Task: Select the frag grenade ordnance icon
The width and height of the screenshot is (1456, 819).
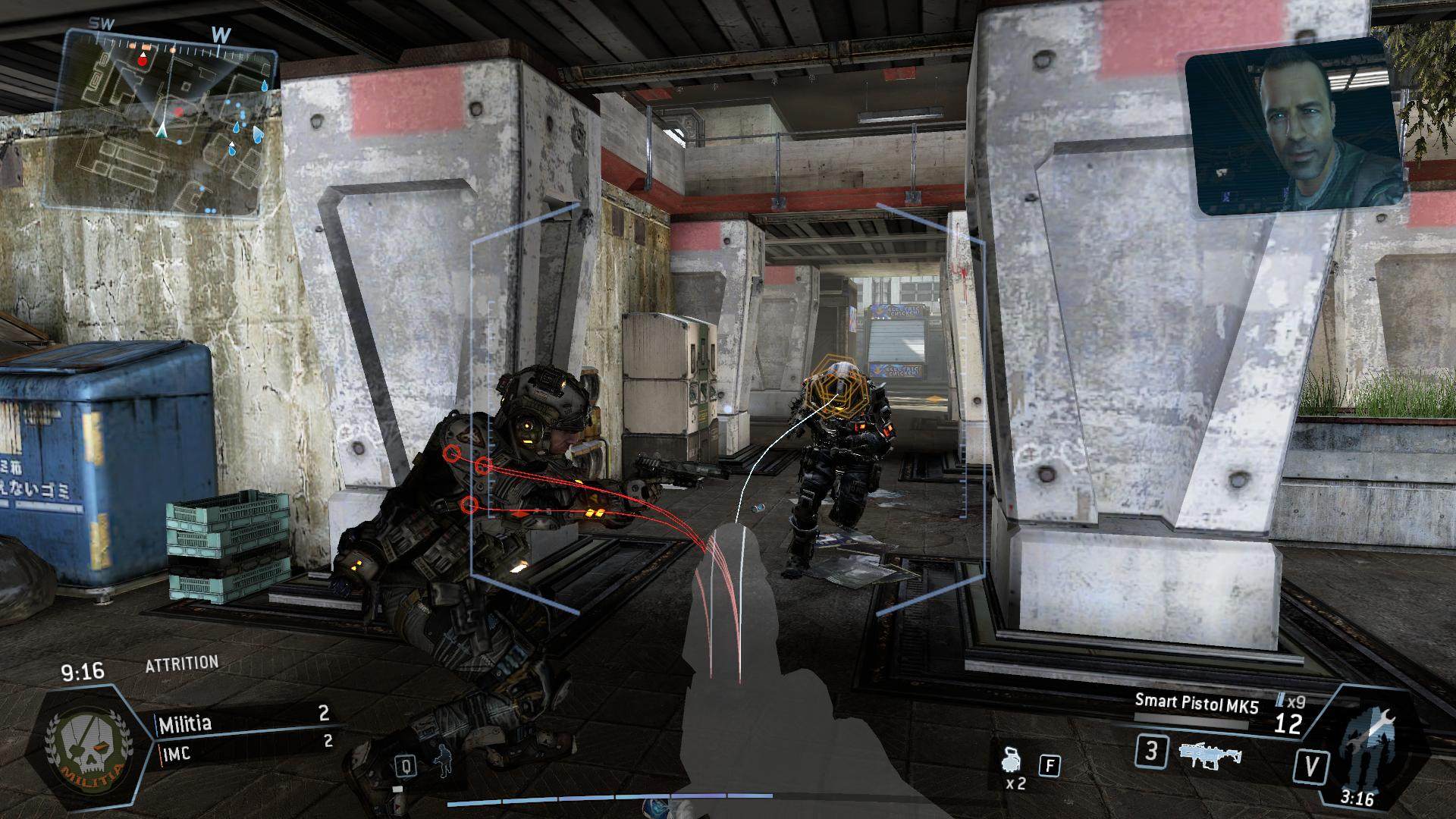Action: click(1012, 760)
